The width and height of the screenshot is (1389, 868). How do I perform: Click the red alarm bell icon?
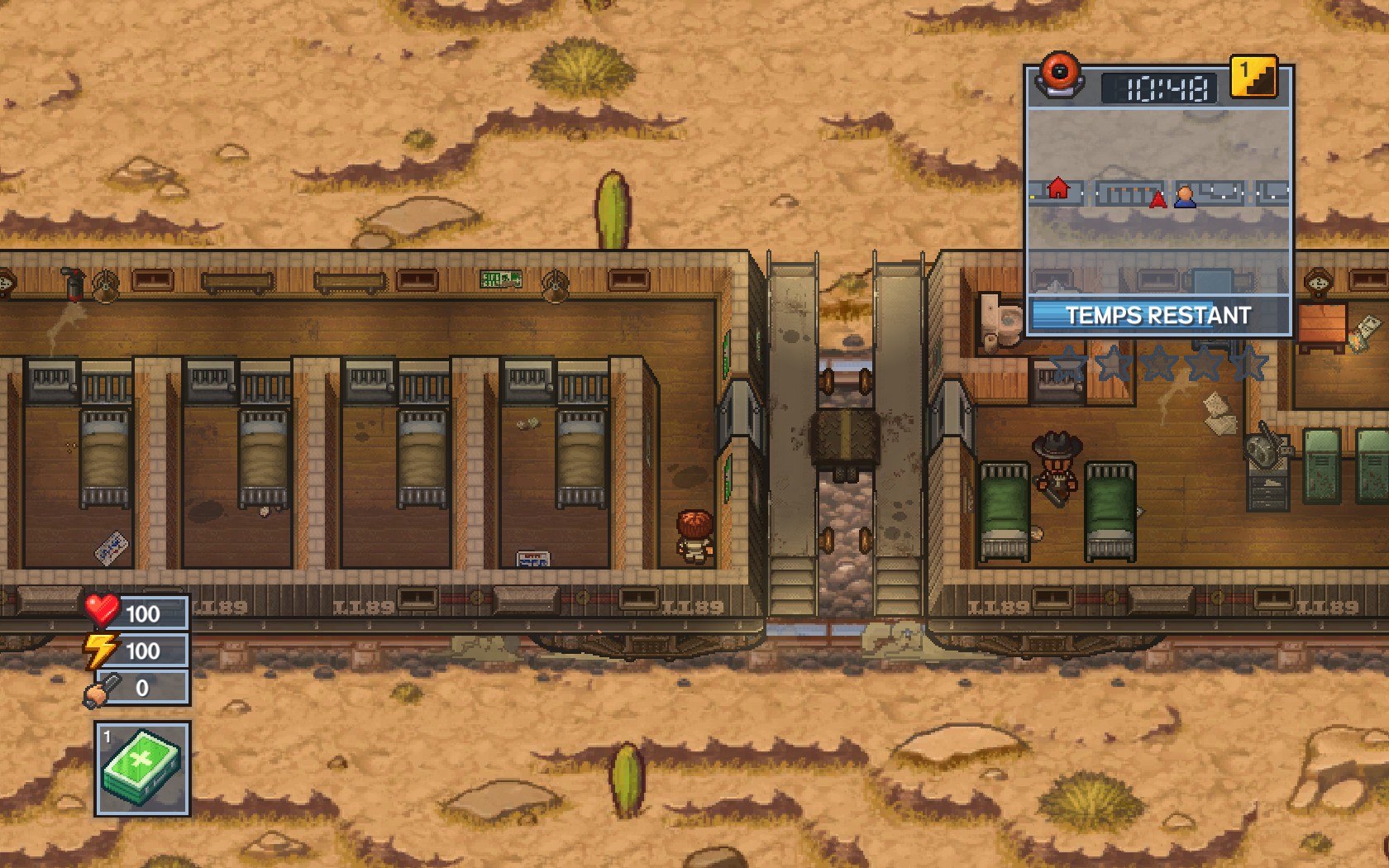1059,74
